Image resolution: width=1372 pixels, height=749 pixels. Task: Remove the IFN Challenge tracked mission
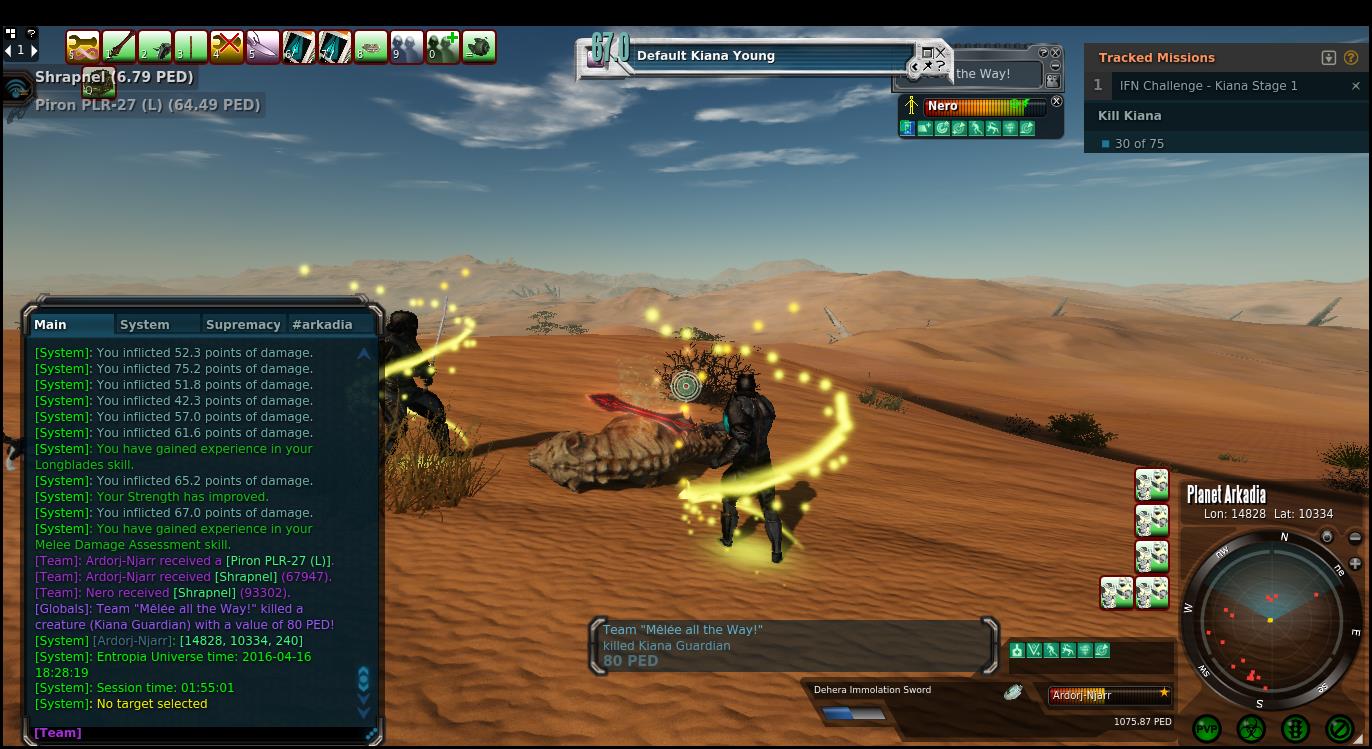pos(1355,86)
